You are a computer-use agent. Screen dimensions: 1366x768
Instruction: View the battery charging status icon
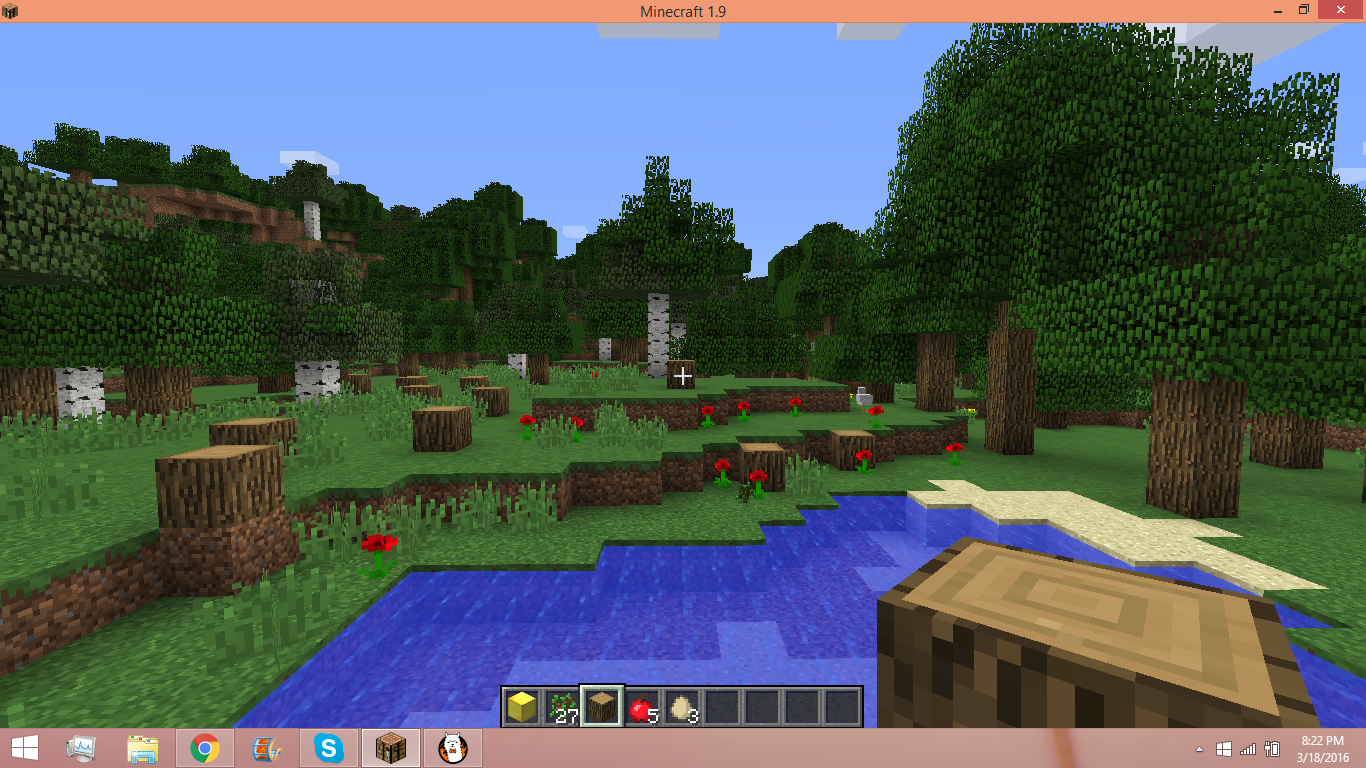coord(1273,748)
